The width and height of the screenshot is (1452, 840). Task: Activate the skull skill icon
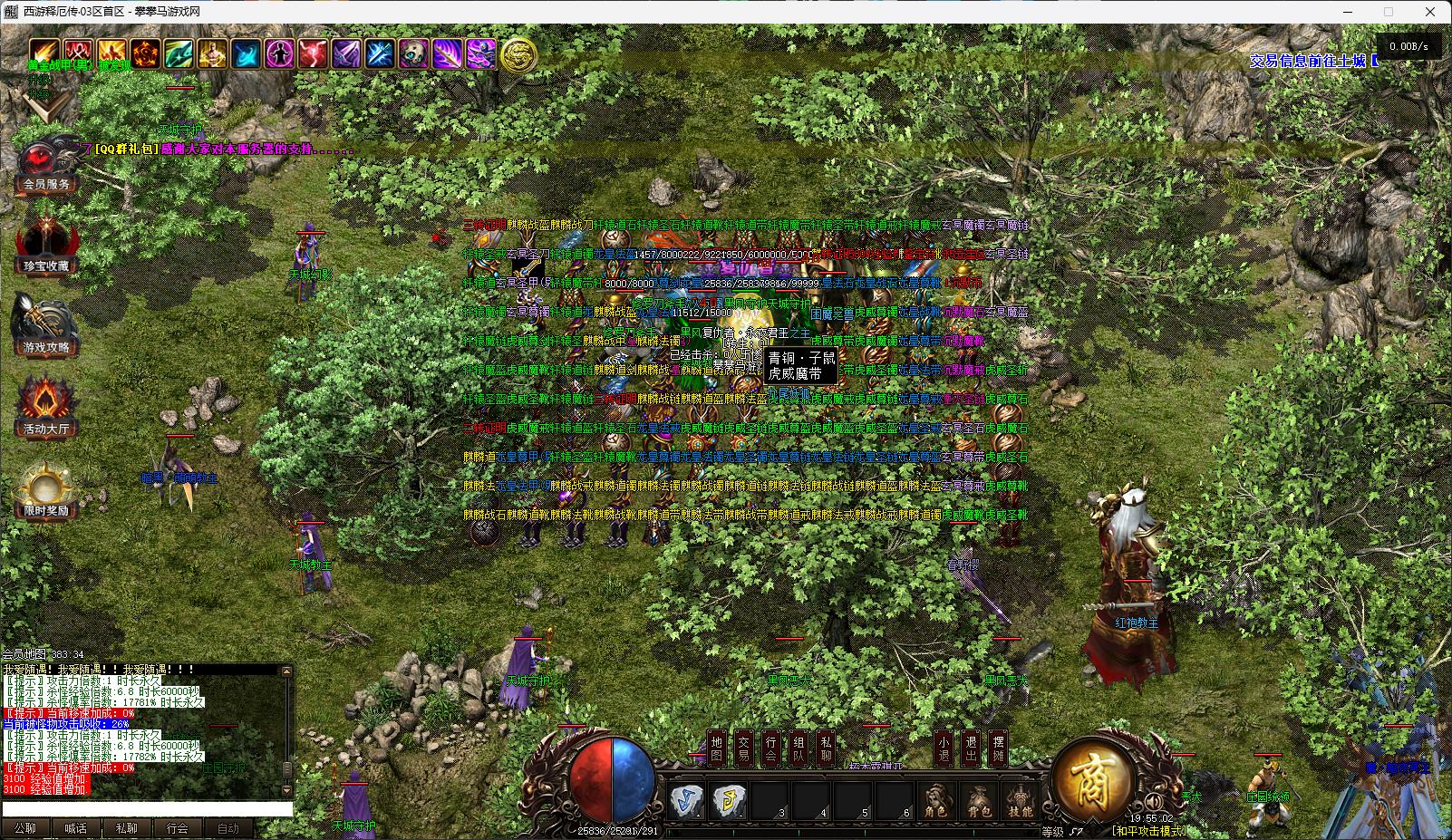(x=413, y=54)
